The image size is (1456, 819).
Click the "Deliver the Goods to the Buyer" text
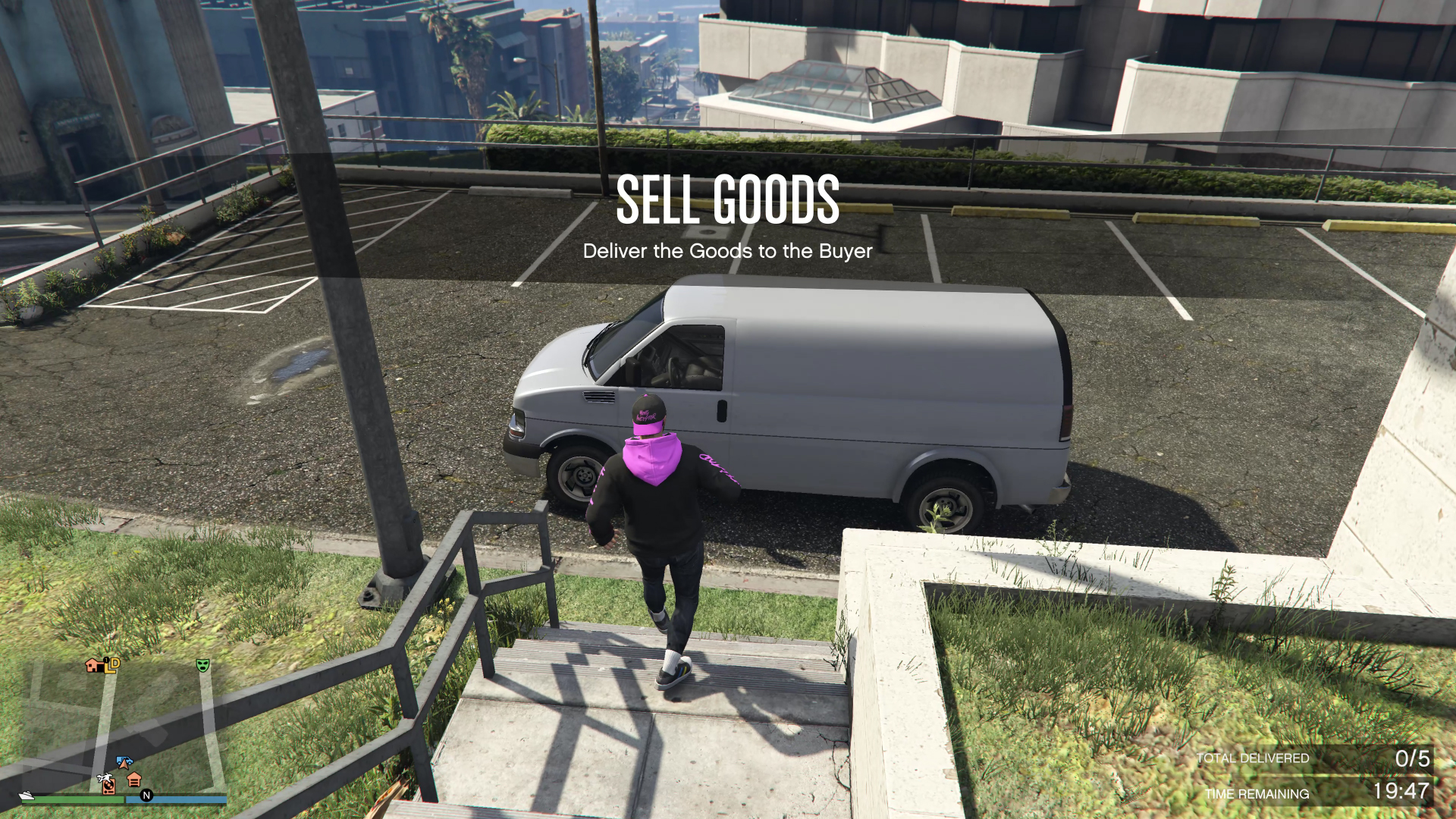point(728,251)
